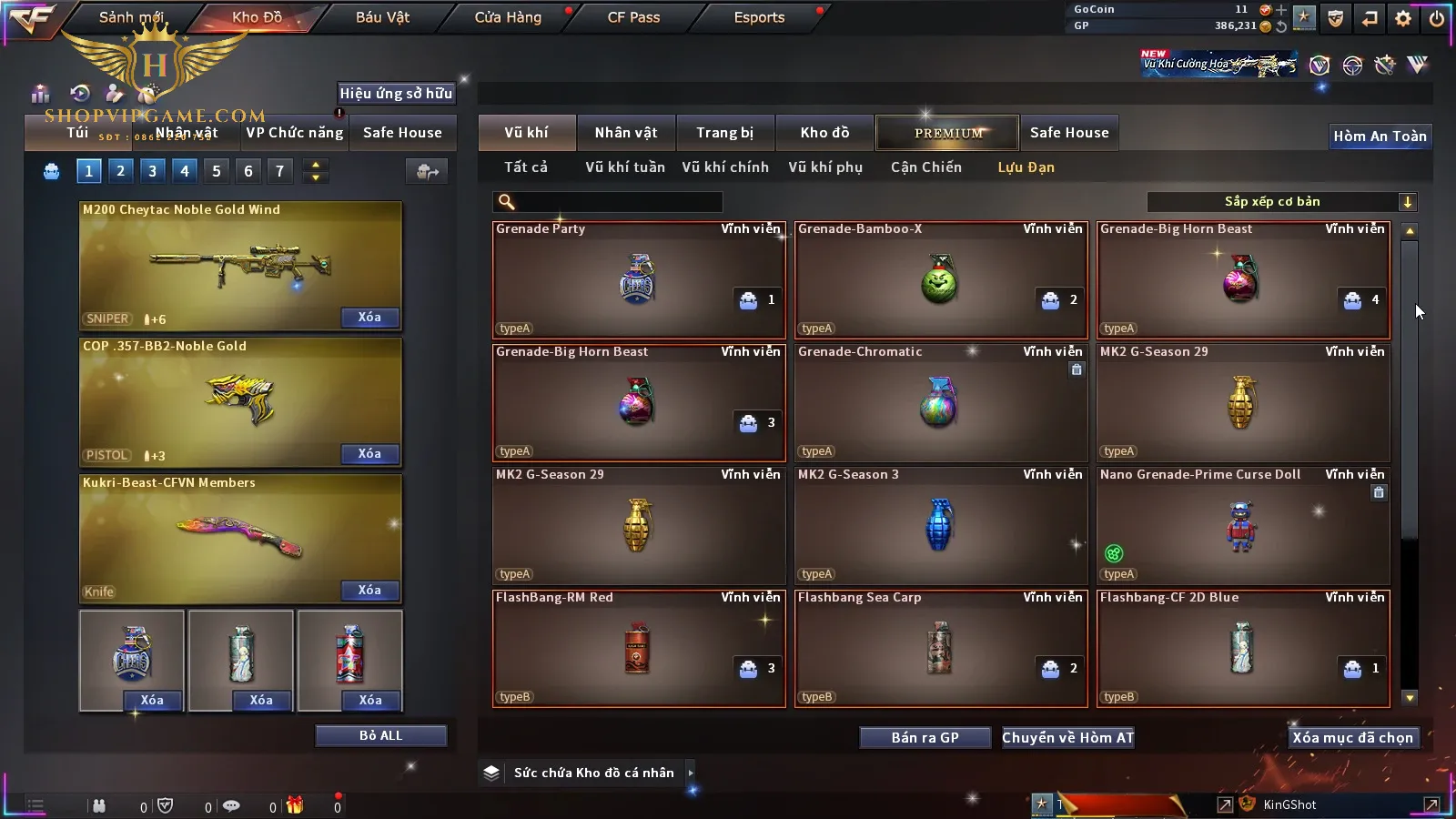Viewport: 1456px width, 819px height.
Task: Switch to the Nhân vật inventory tab
Action: [x=625, y=133]
